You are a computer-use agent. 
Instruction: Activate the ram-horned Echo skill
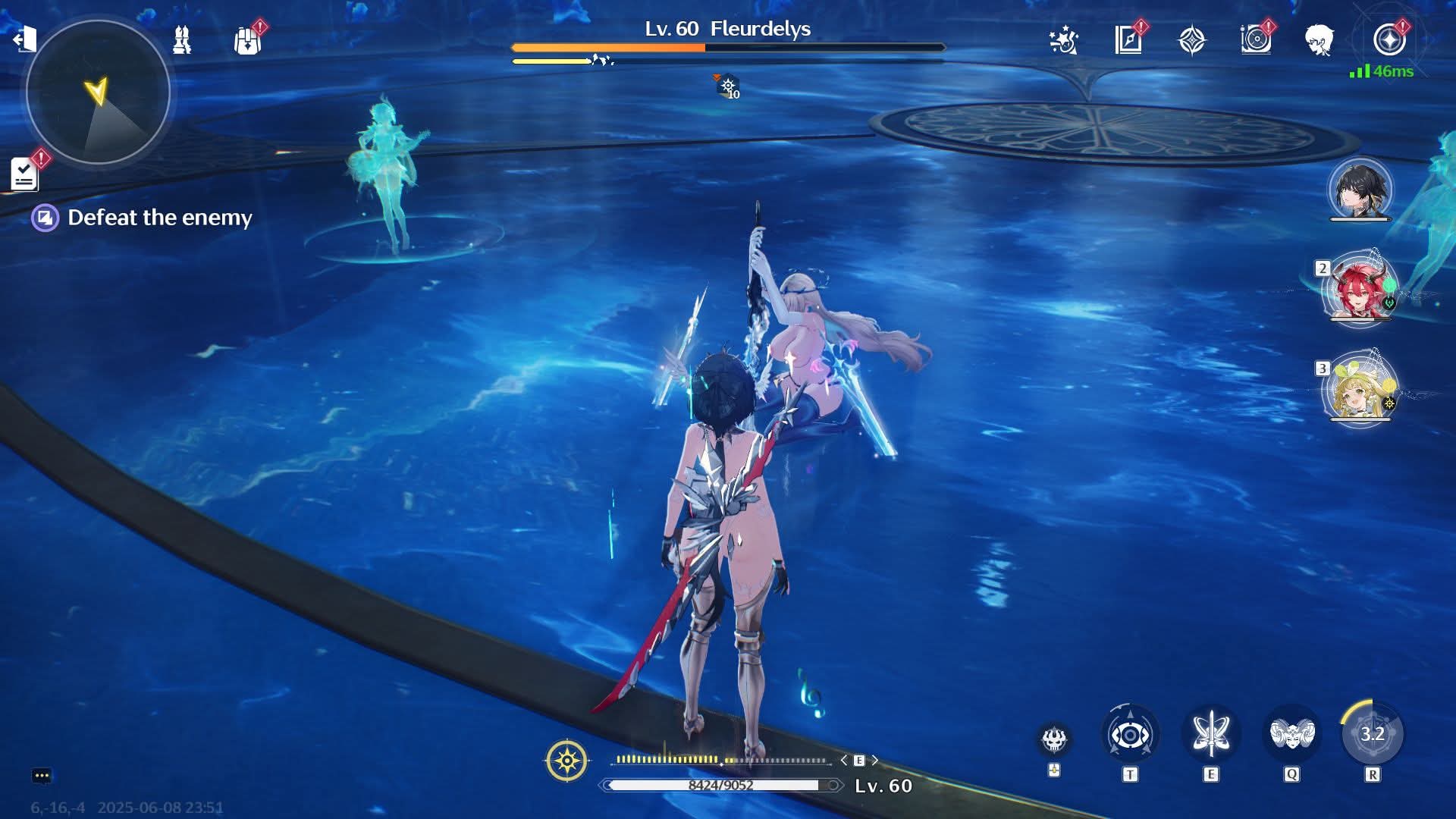pos(1291,734)
